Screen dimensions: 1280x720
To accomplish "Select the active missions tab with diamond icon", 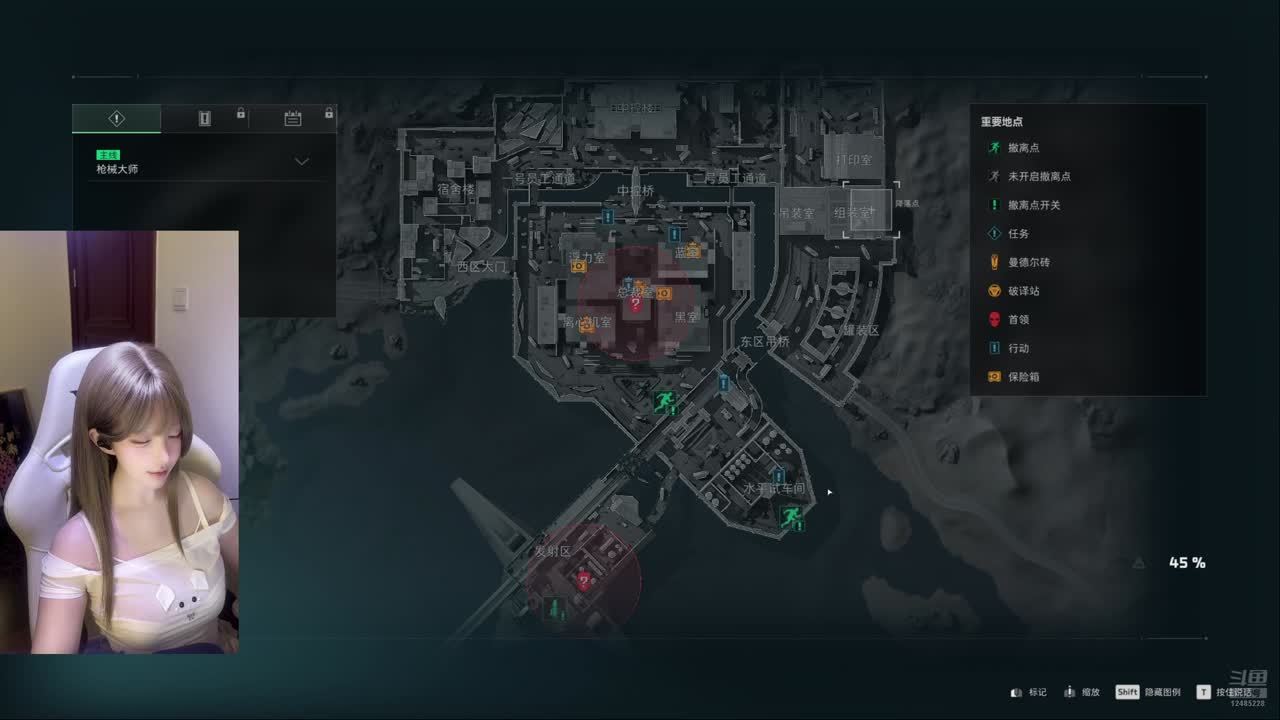I will click(116, 119).
